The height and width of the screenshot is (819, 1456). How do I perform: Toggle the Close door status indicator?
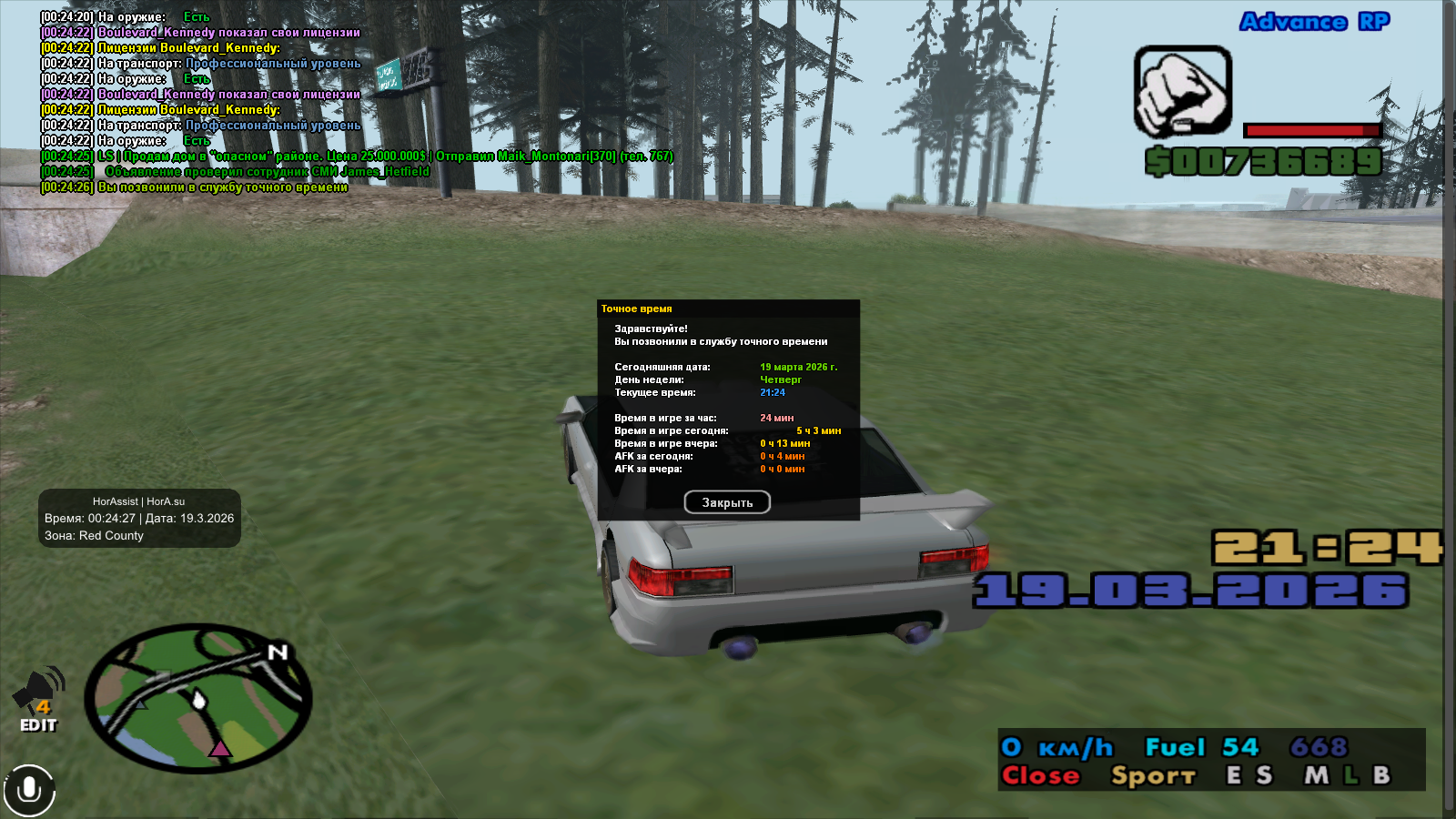(x=1040, y=776)
